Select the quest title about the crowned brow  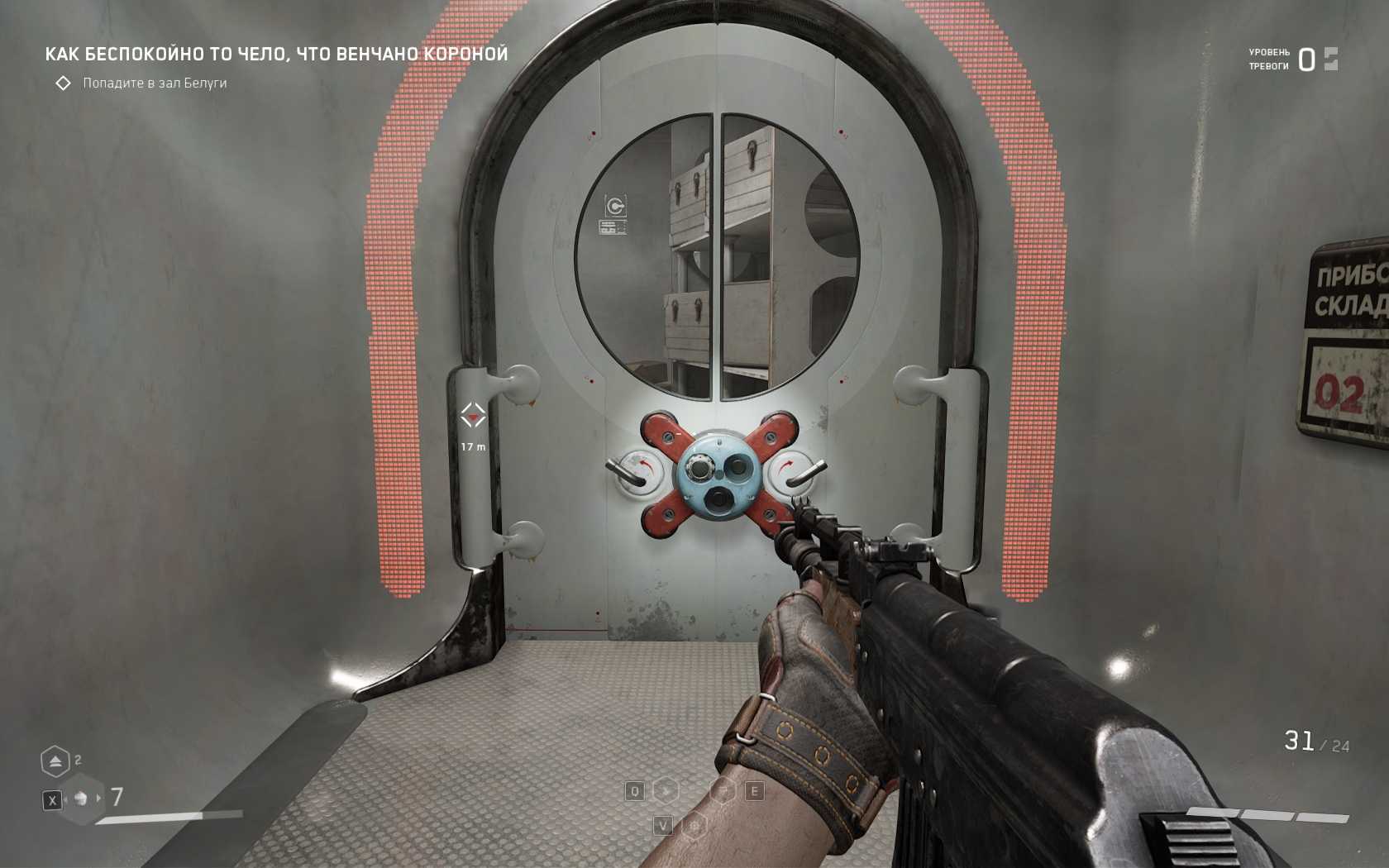276,55
